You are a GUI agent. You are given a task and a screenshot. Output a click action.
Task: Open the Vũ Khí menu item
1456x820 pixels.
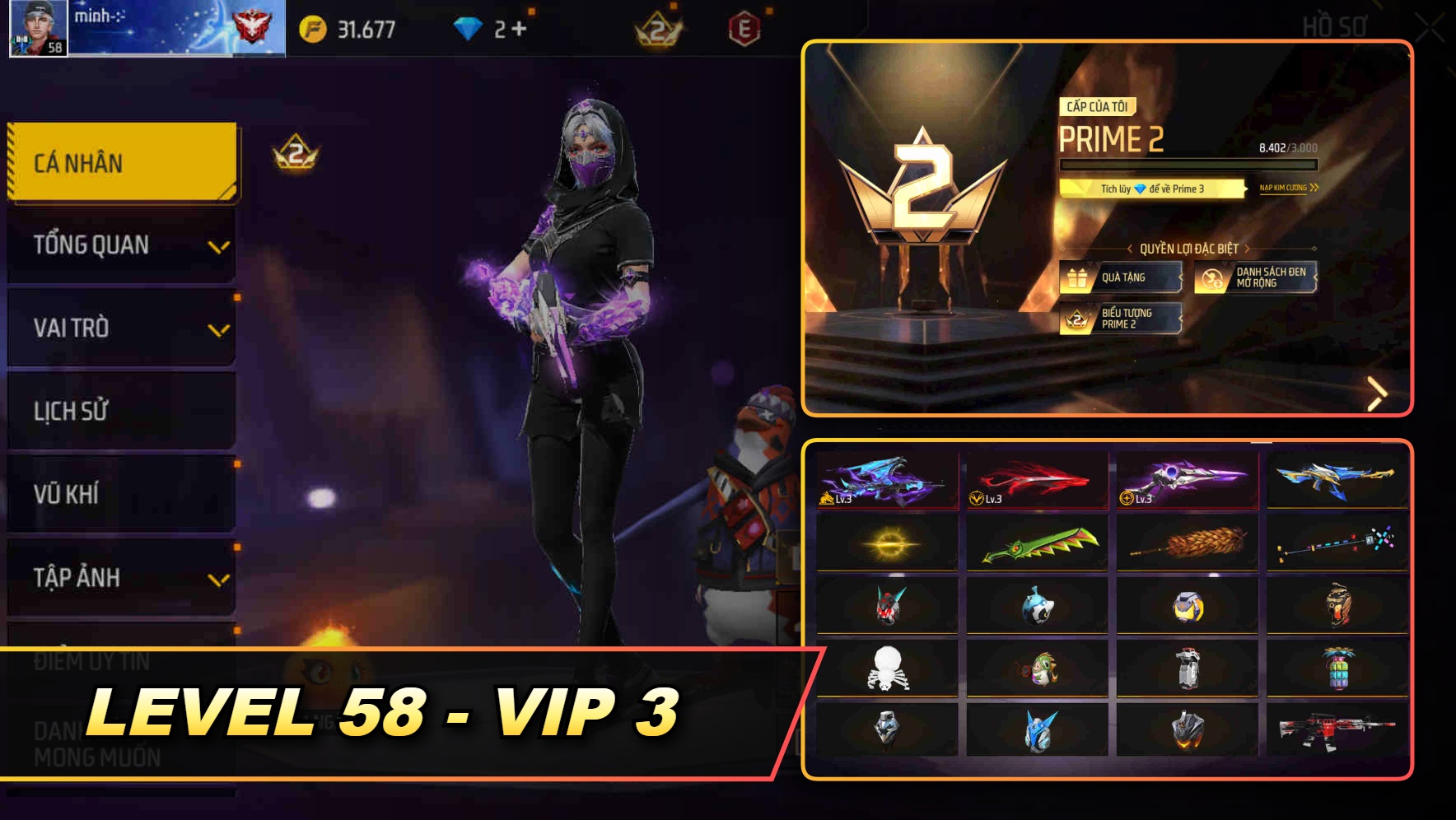[120, 494]
